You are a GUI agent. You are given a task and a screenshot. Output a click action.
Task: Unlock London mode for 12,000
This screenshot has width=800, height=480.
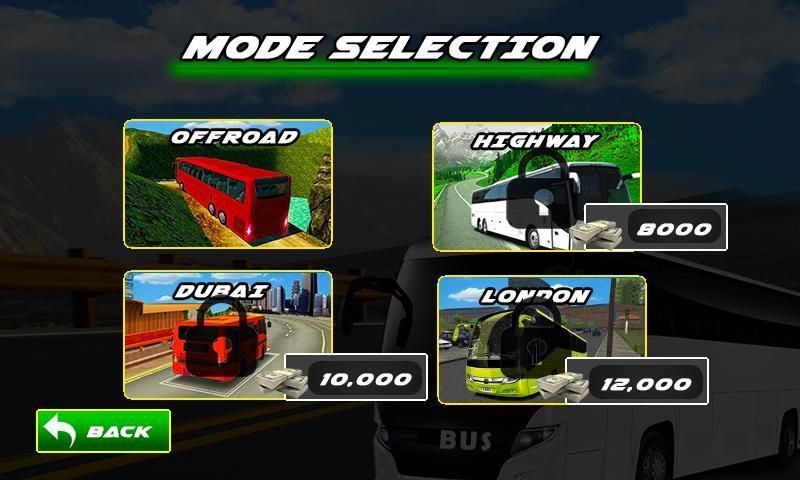point(637,382)
